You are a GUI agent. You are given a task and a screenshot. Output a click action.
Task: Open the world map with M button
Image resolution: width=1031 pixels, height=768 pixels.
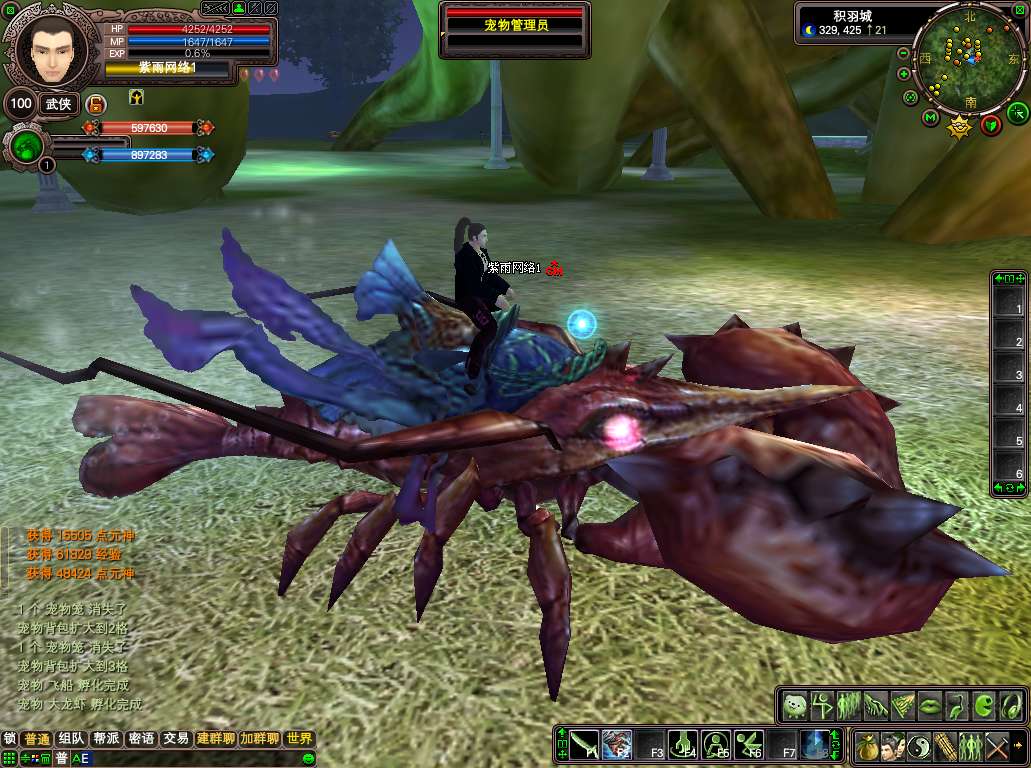point(930,119)
